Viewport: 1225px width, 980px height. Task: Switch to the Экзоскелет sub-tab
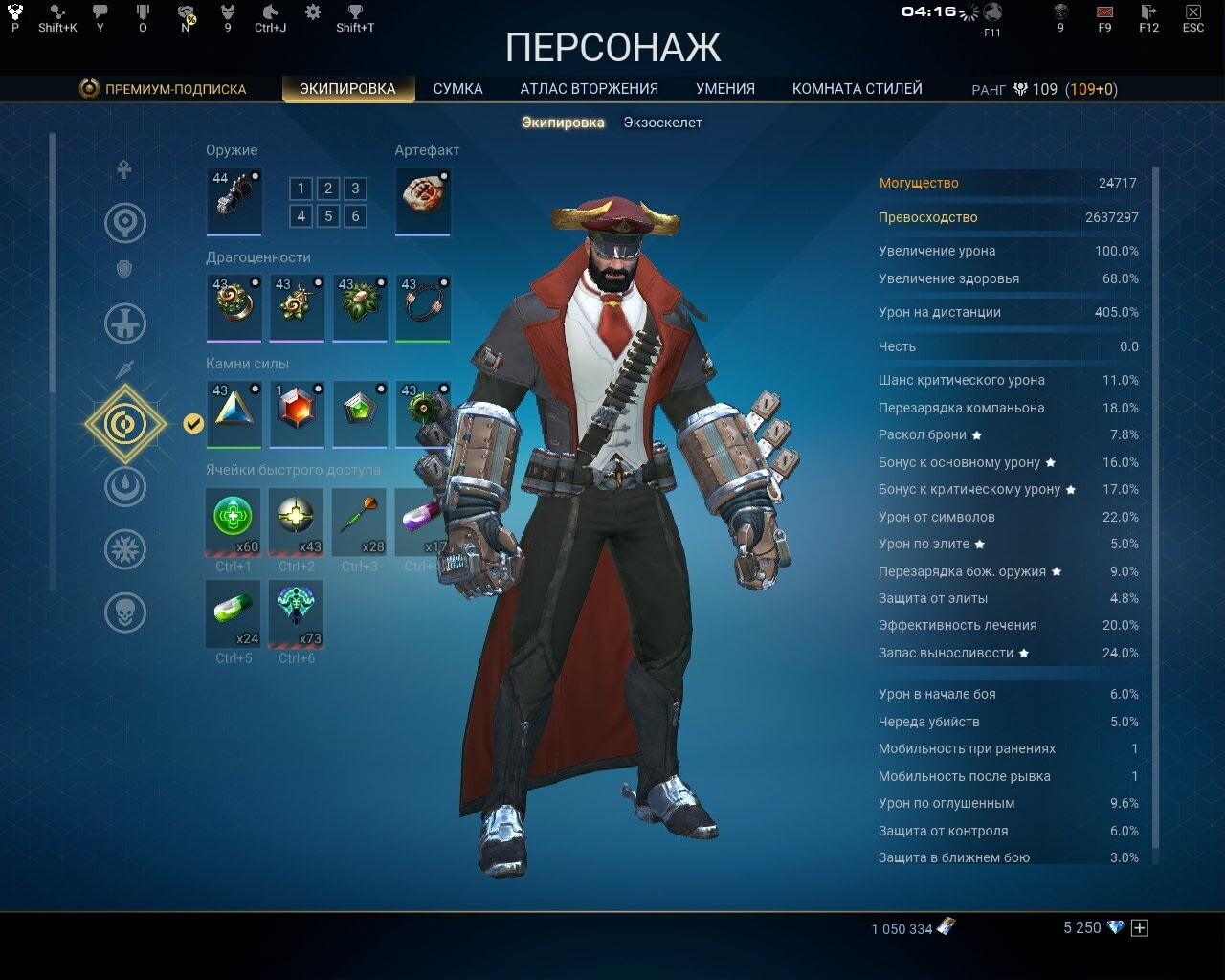(x=662, y=122)
